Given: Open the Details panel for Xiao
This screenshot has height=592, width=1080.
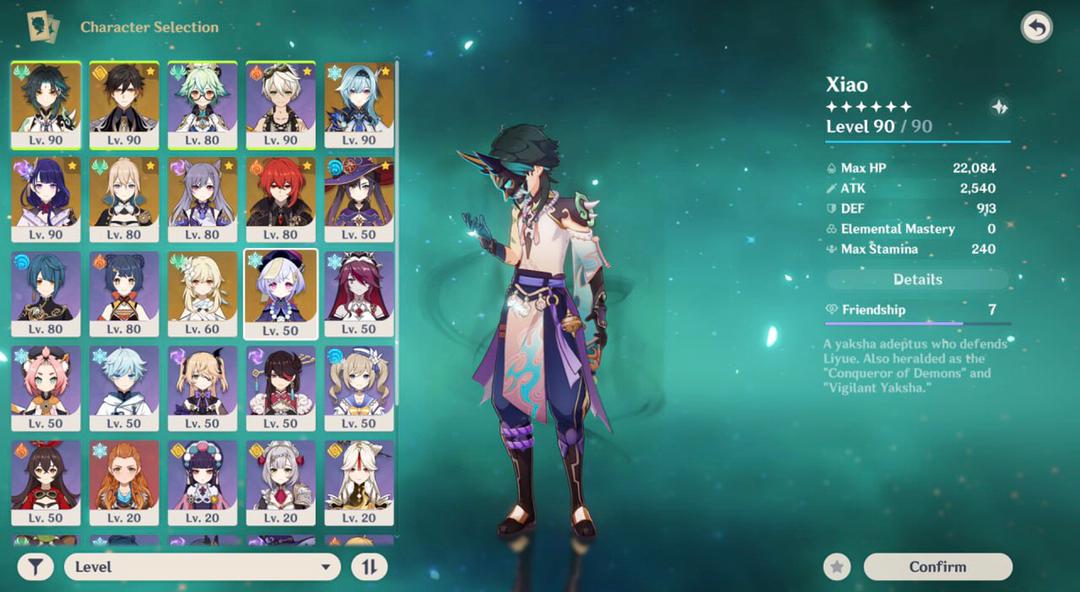Looking at the screenshot, I should [x=917, y=280].
